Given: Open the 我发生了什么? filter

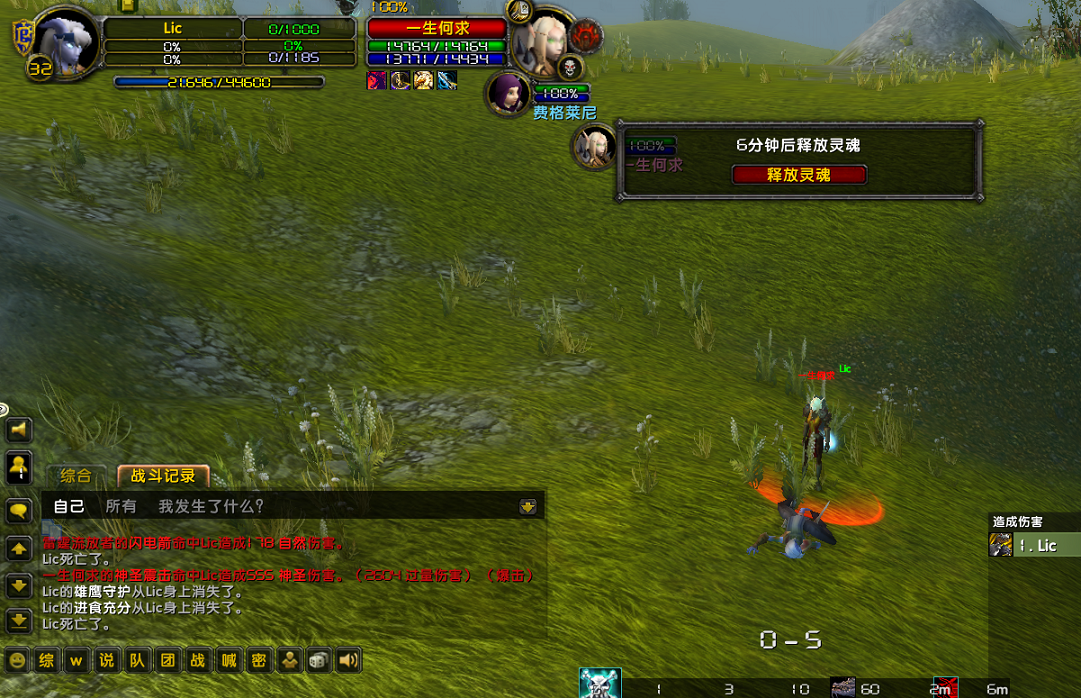Looking at the screenshot, I should (x=211, y=506).
